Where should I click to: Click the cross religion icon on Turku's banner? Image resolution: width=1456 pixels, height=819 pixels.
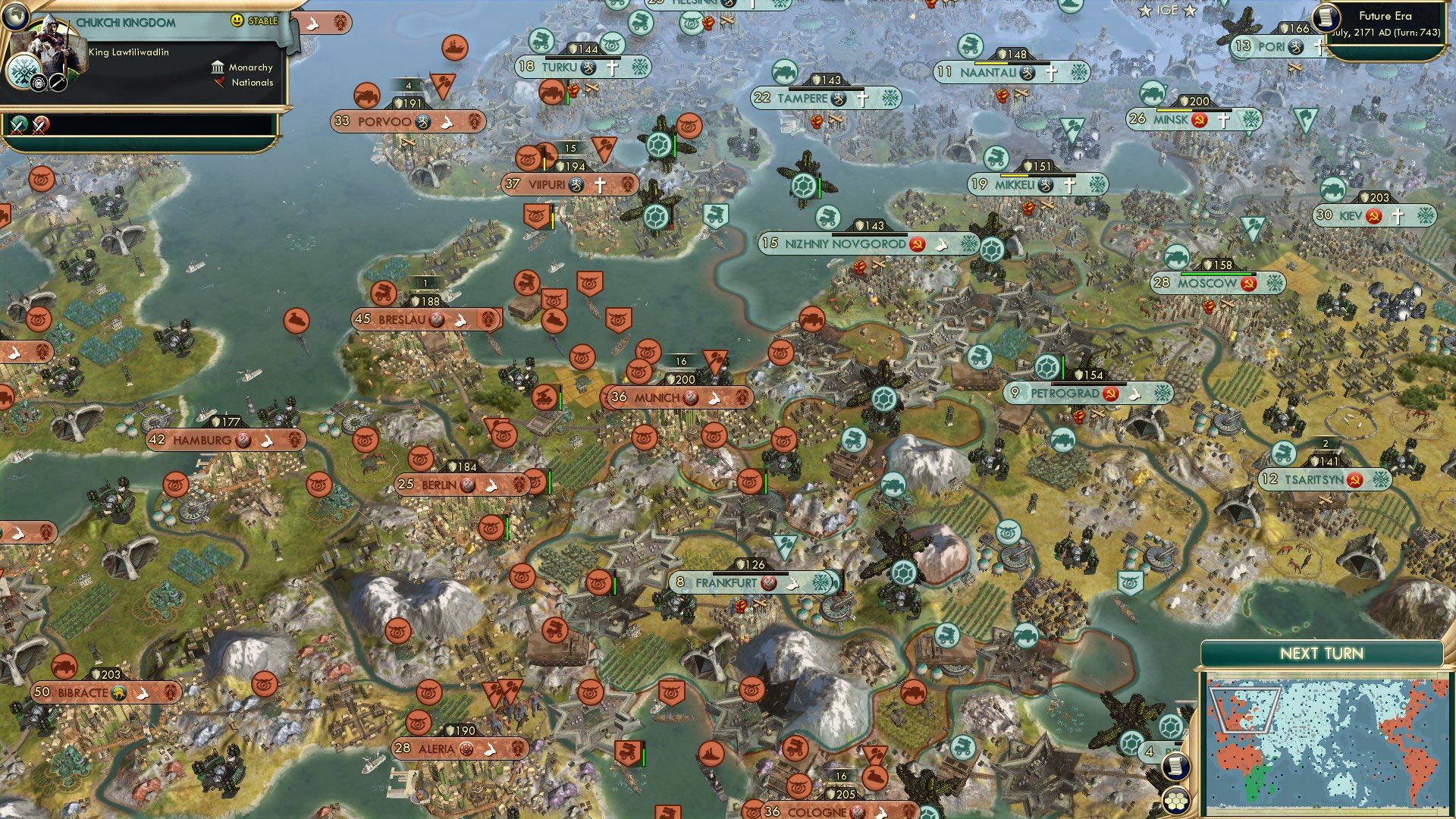click(612, 67)
